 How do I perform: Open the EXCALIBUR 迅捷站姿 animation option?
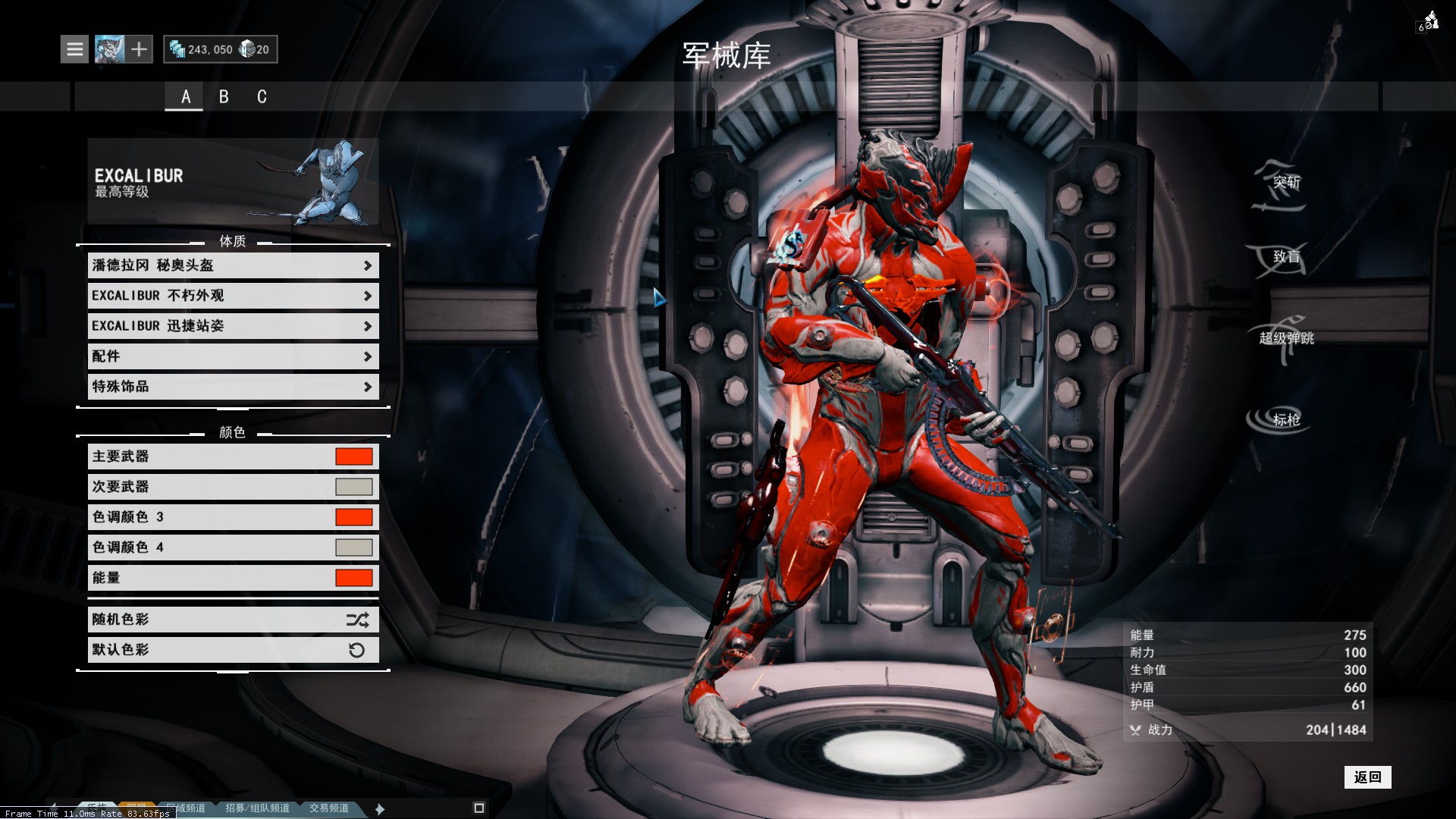point(233,326)
